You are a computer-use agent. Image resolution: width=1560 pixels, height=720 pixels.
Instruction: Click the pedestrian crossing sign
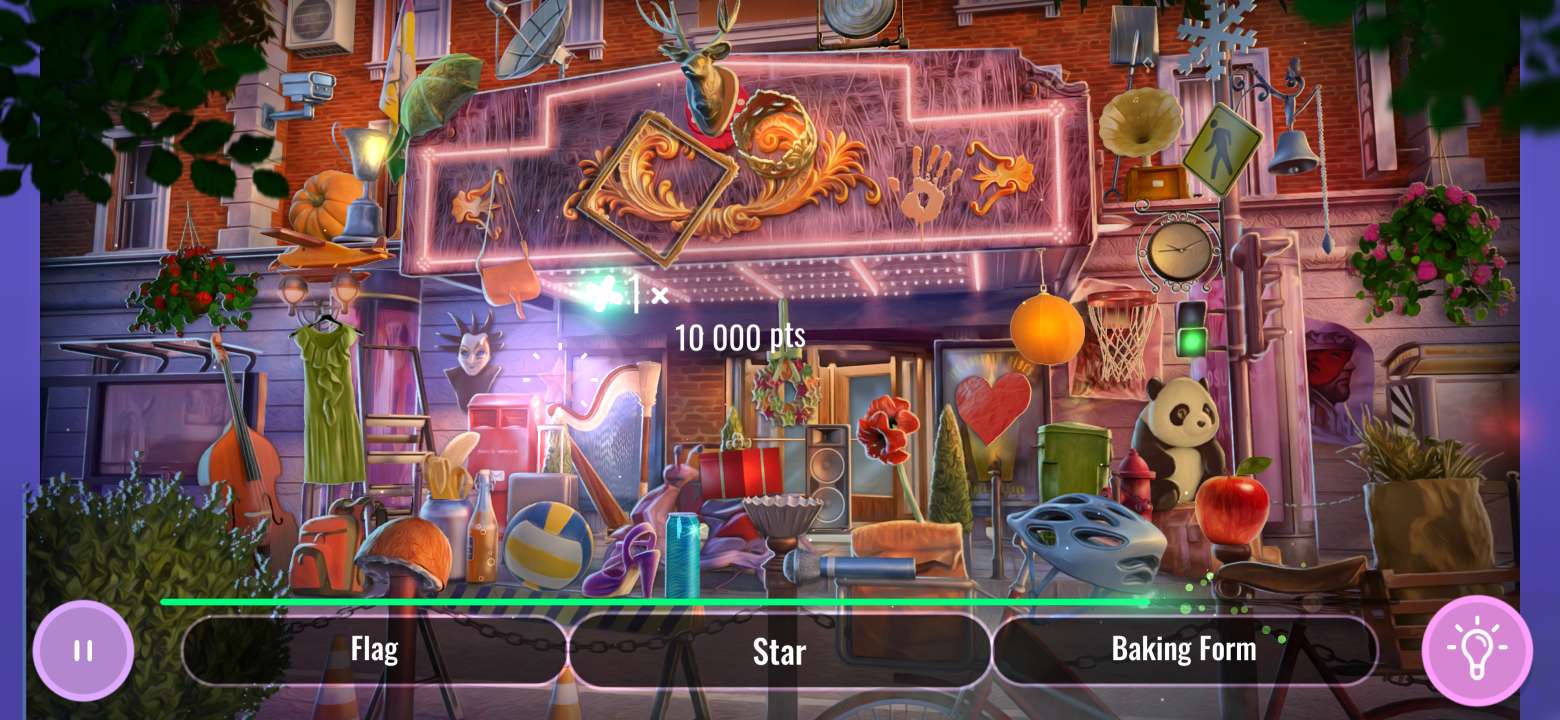coord(1222,150)
